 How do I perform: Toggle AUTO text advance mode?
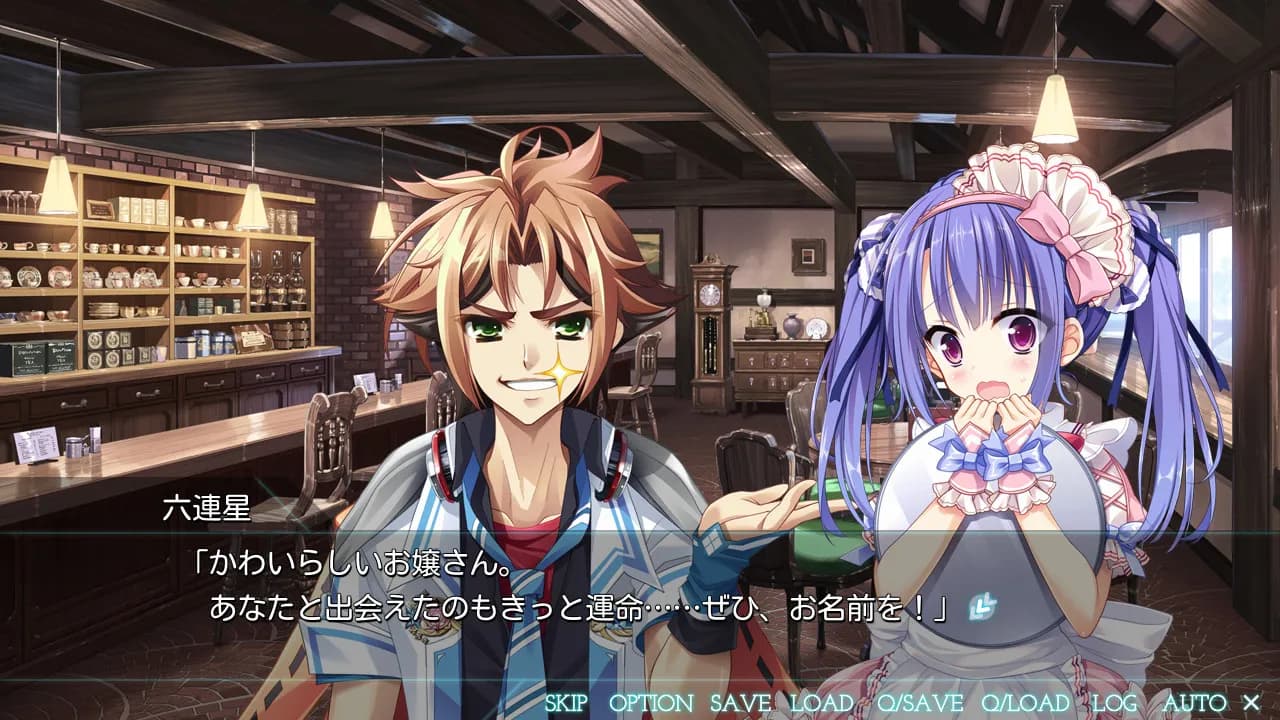(1194, 703)
